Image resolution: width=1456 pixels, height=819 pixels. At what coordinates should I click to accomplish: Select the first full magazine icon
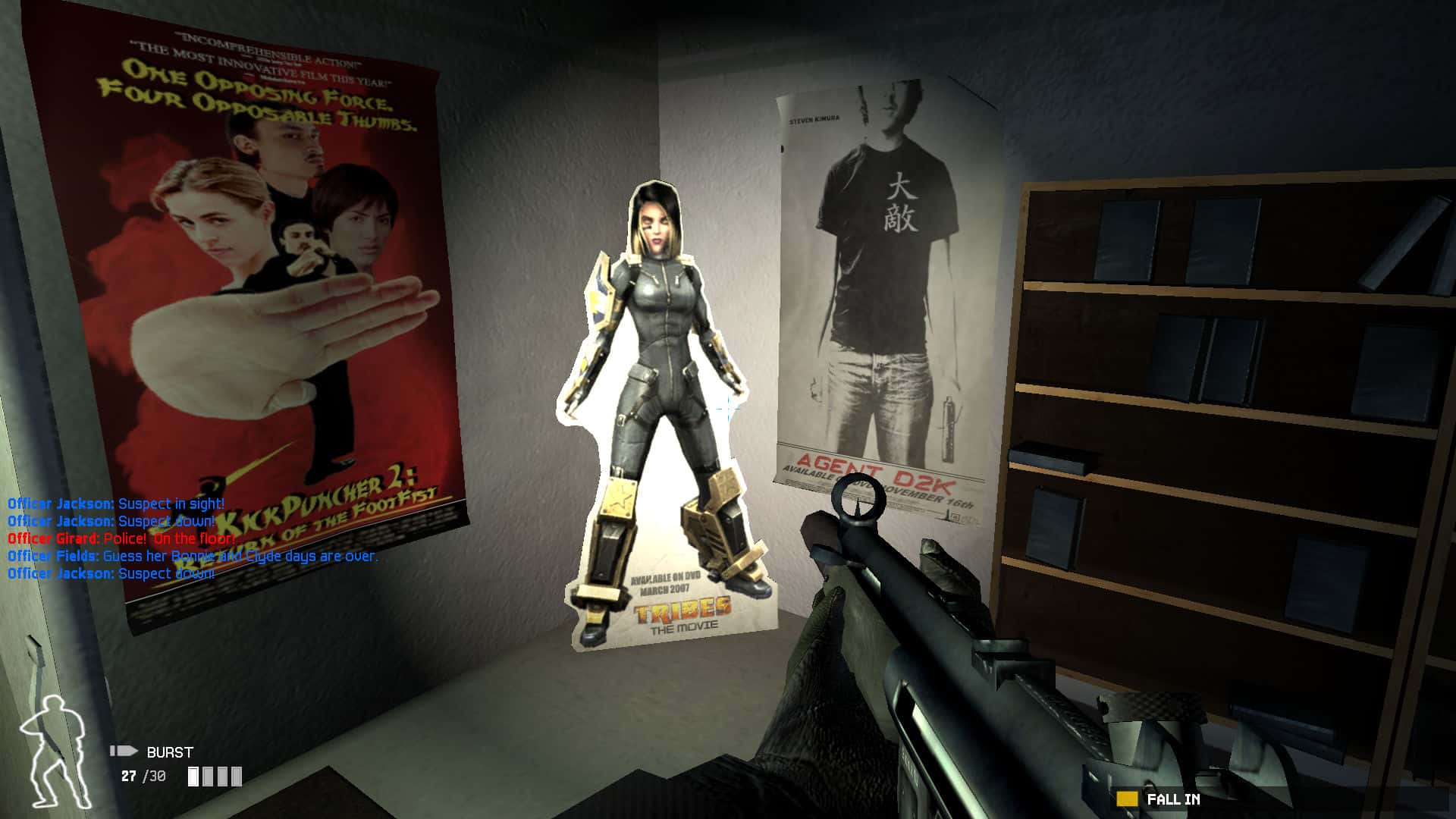pos(192,777)
